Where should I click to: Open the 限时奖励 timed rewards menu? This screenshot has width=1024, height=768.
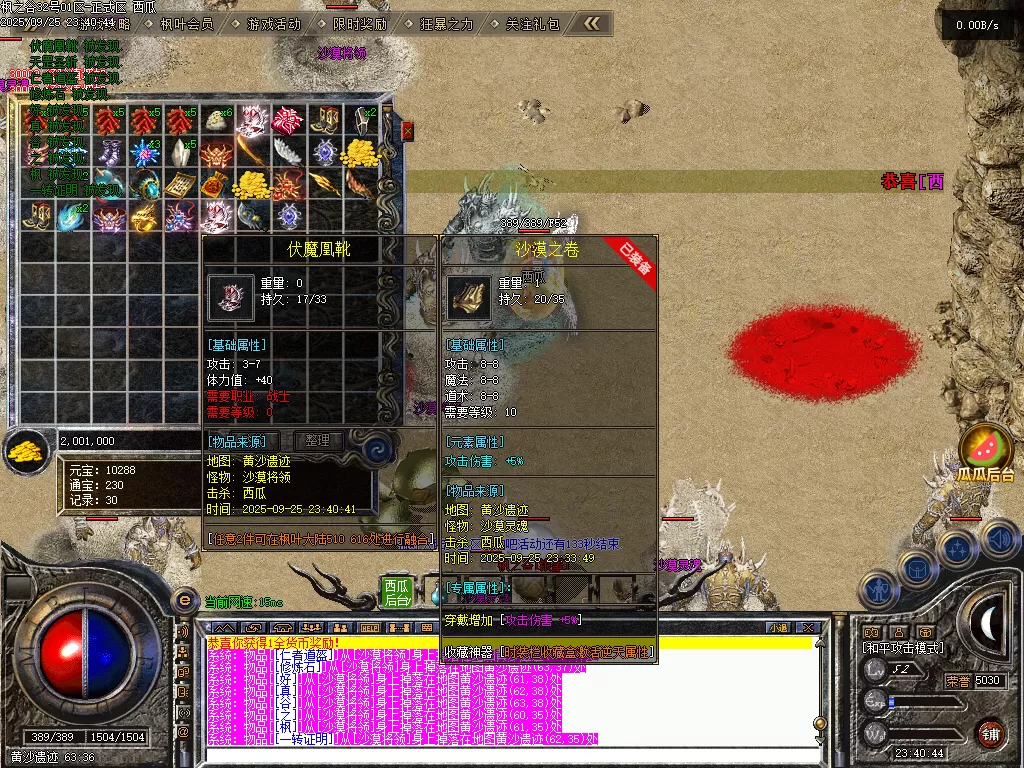point(361,24)
